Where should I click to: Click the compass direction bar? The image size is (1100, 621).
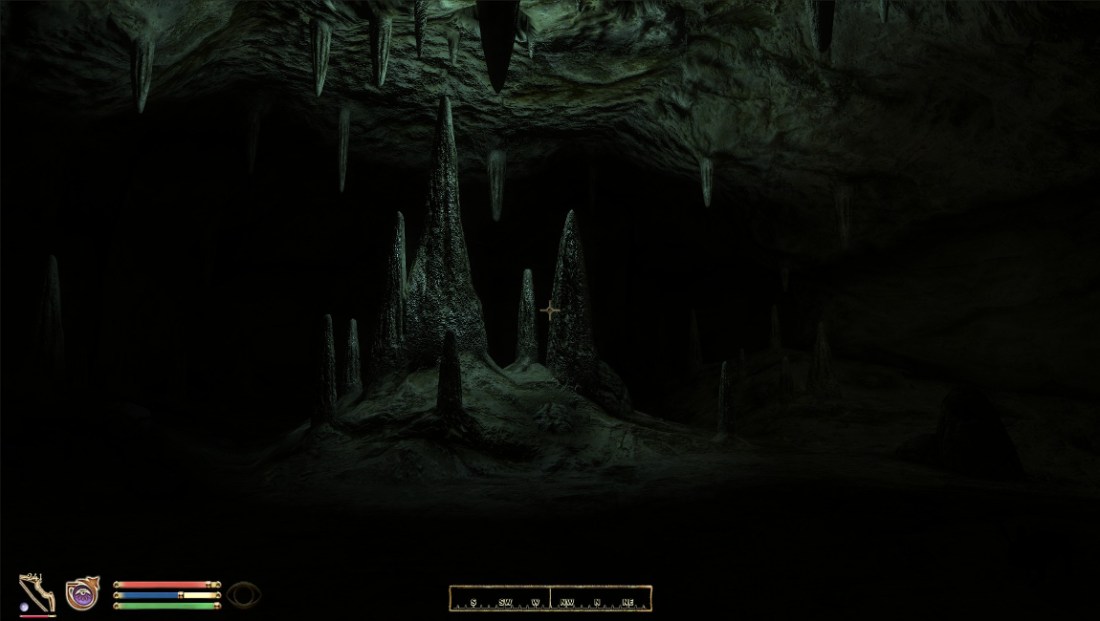click(x=550, y=598)
